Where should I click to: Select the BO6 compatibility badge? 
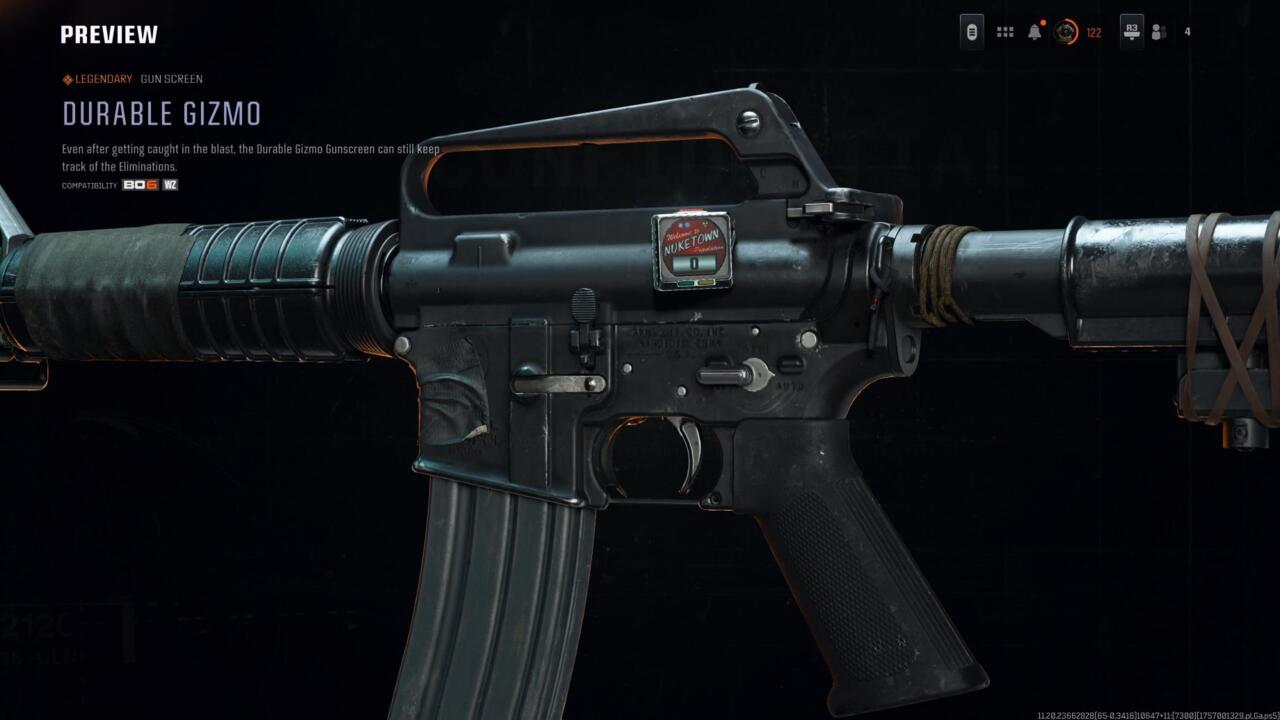(x=140, y=185)
